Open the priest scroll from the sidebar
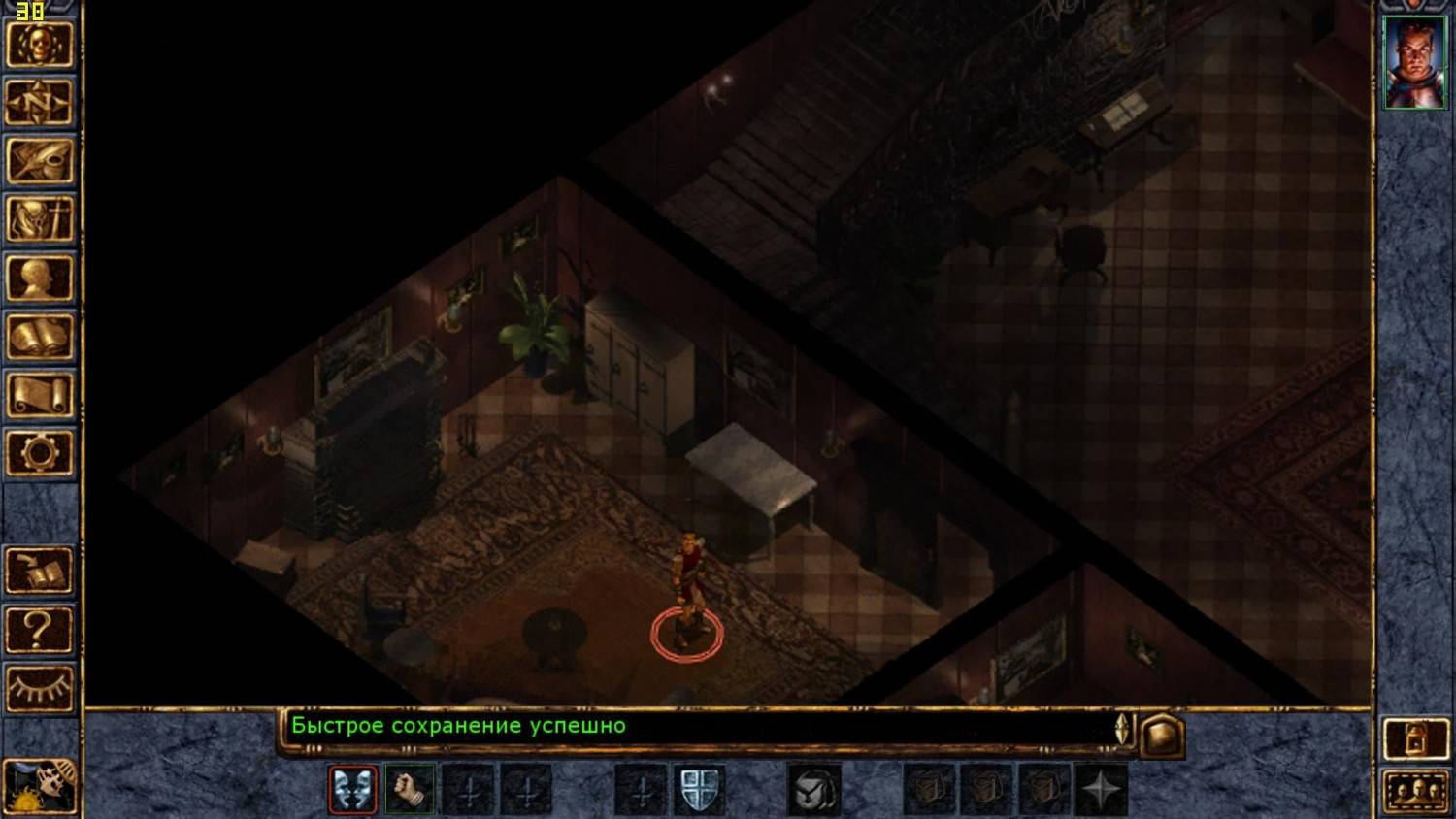Screen dimensions: 1456x819 click(40, 396)
